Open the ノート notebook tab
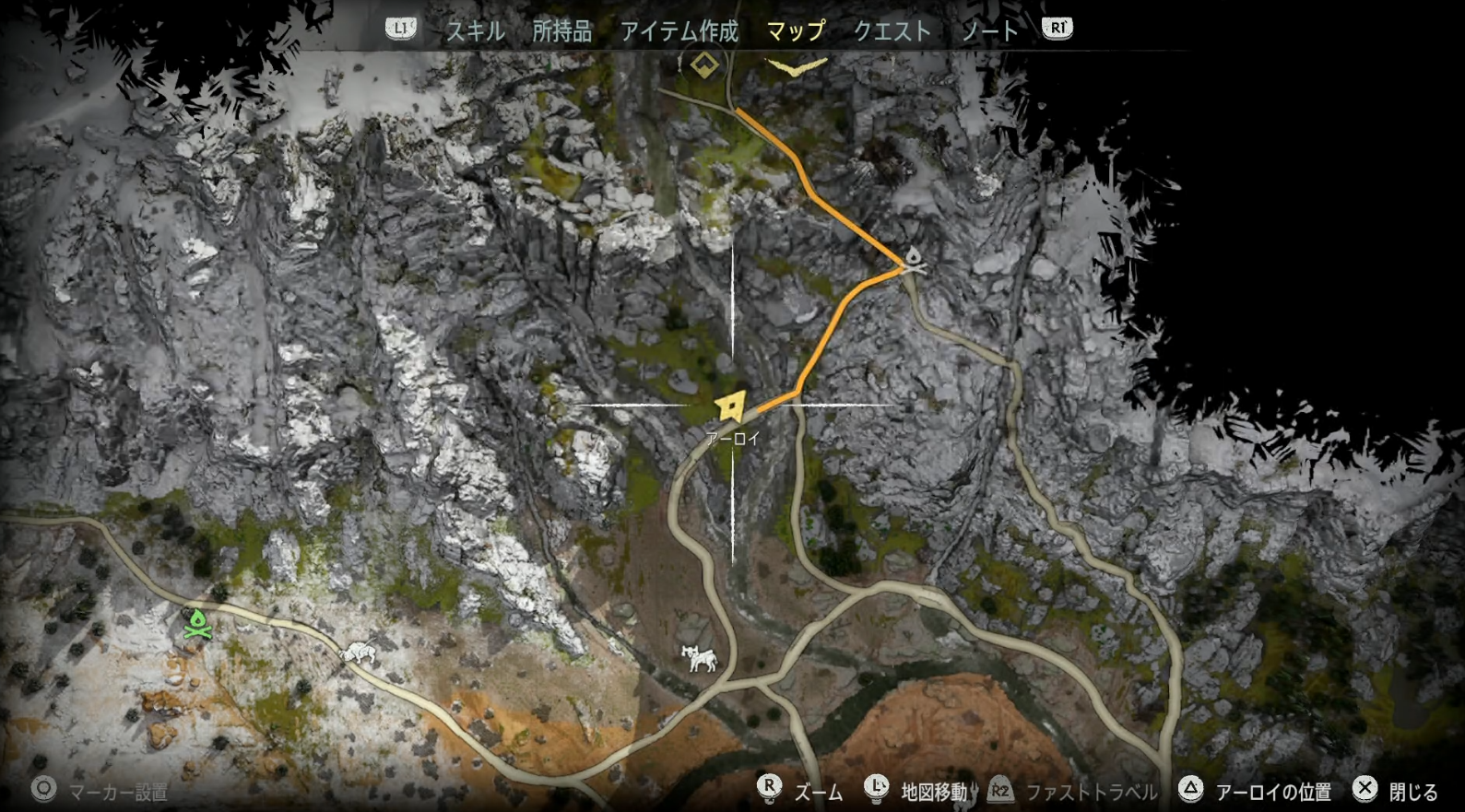The image size is (1465, 812). 989,31
